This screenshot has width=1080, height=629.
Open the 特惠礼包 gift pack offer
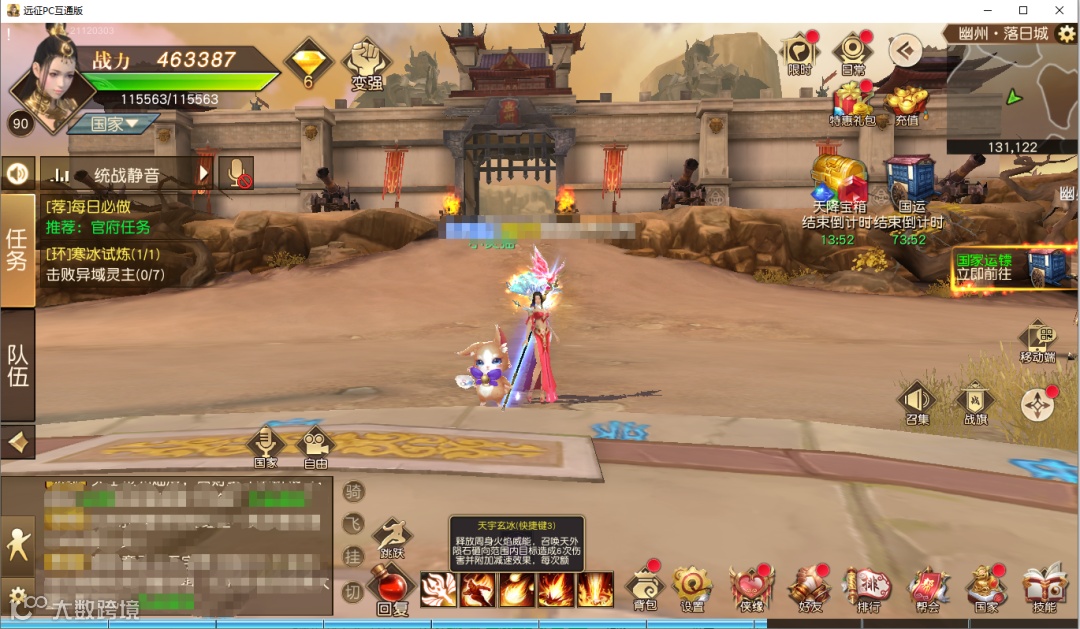(852, 104)
